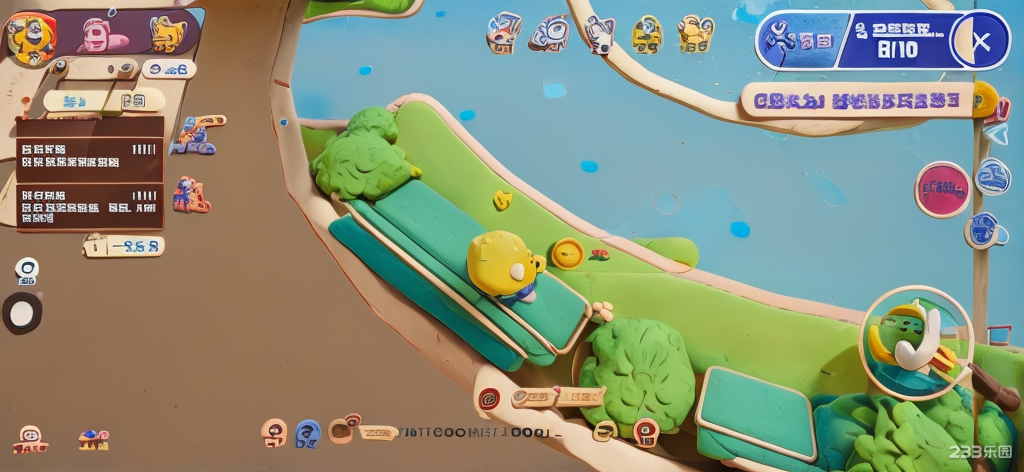Select the red-white mask icon in top row

click(504, 33)
